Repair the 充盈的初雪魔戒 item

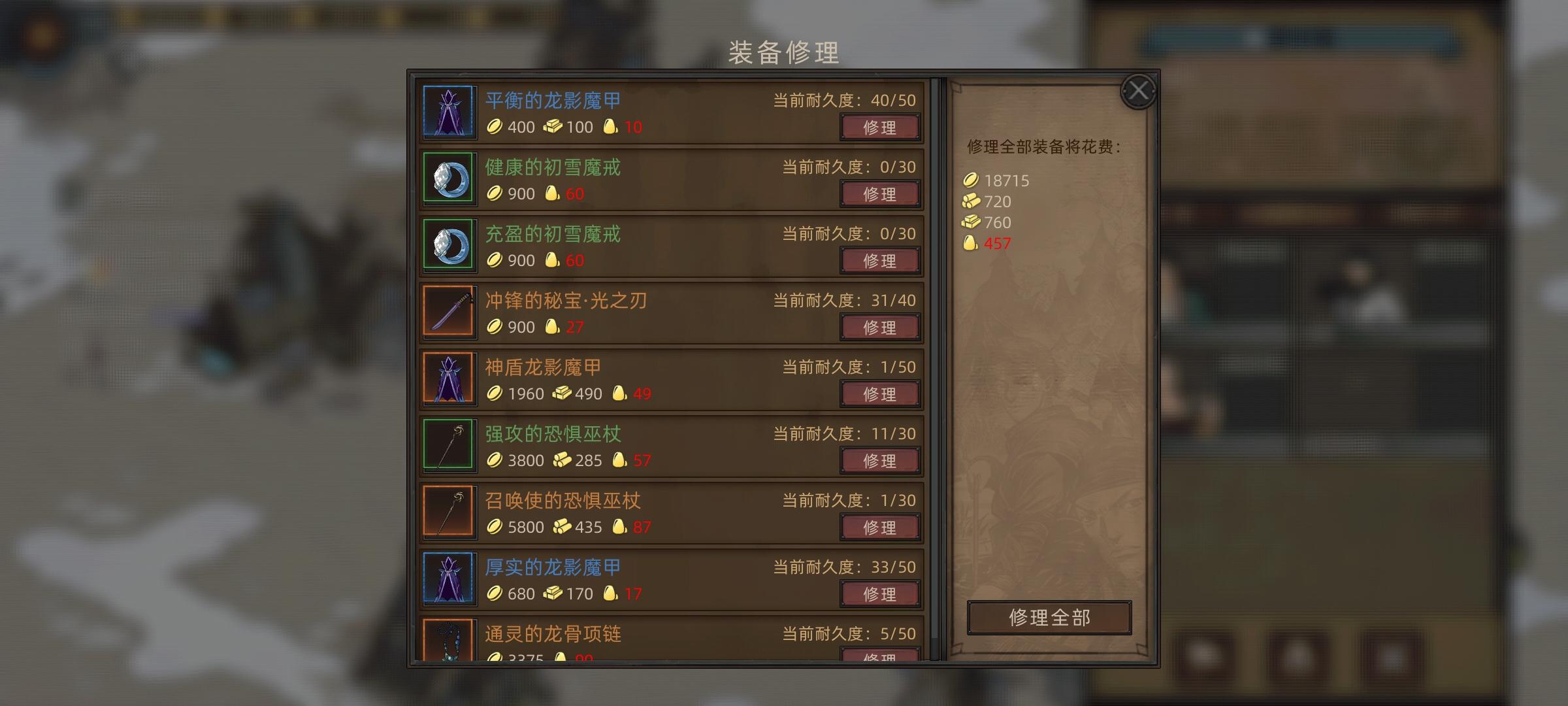point(880,261)
